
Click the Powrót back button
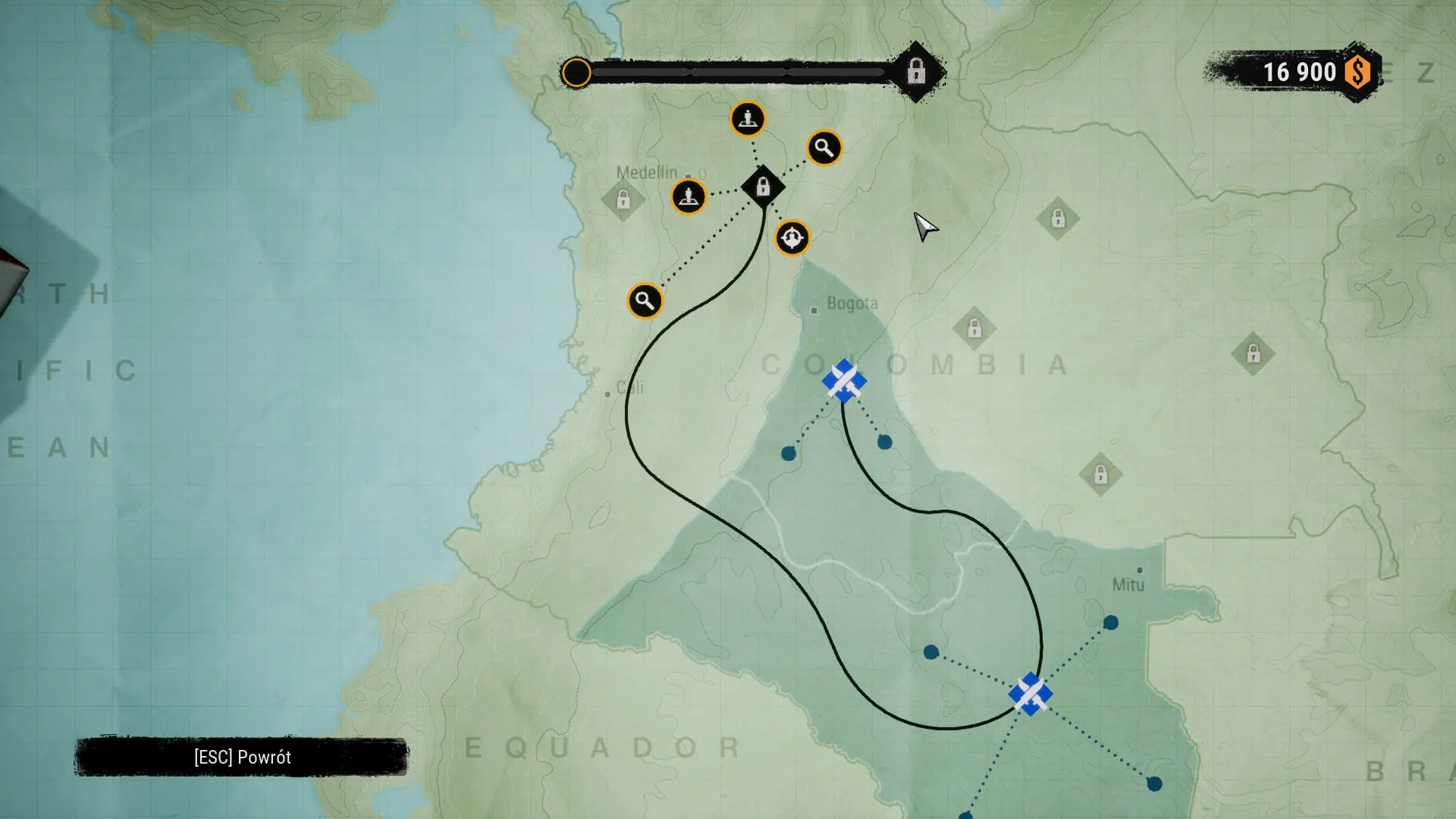click(242, 757)
